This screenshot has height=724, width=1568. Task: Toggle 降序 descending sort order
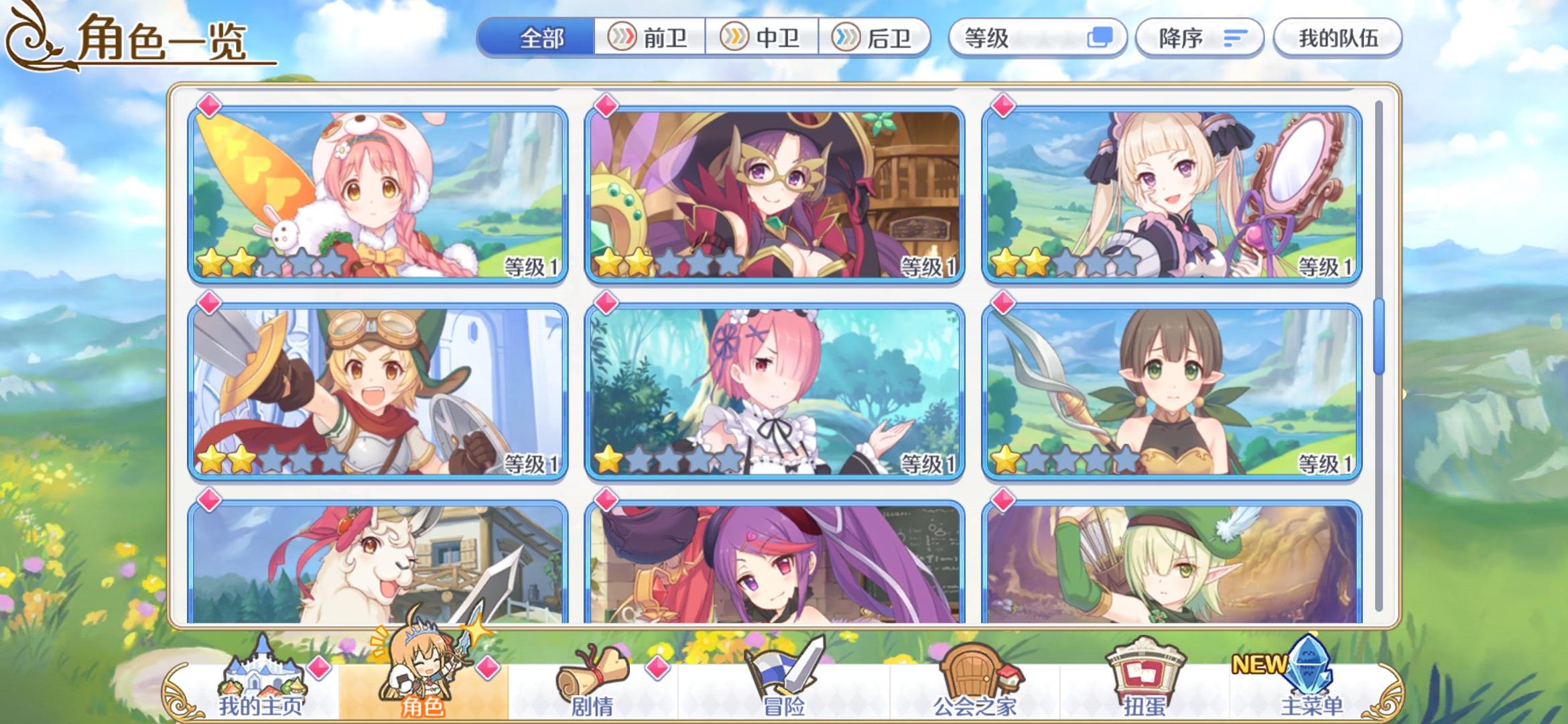click(1199, 38)
